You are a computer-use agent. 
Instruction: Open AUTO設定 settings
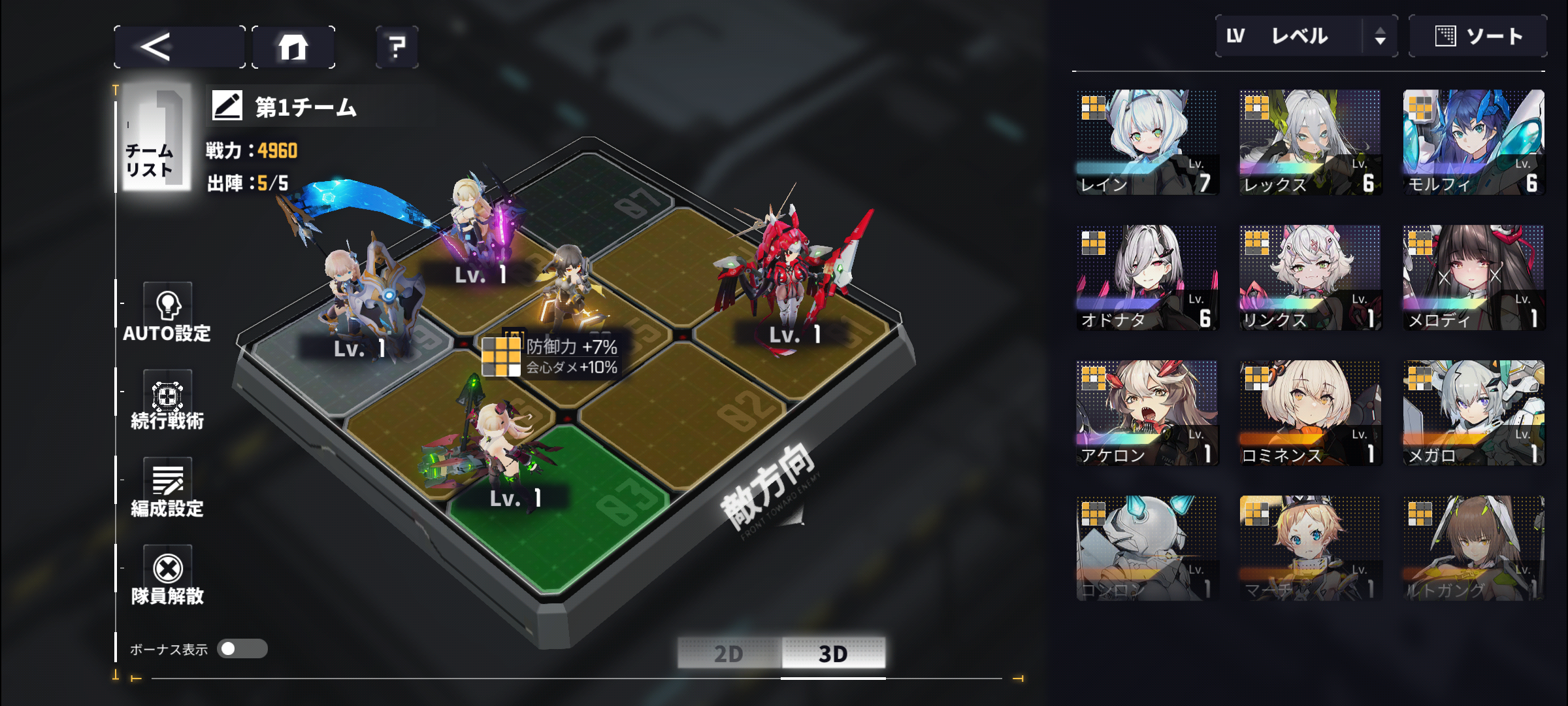(x=167, y=314)
